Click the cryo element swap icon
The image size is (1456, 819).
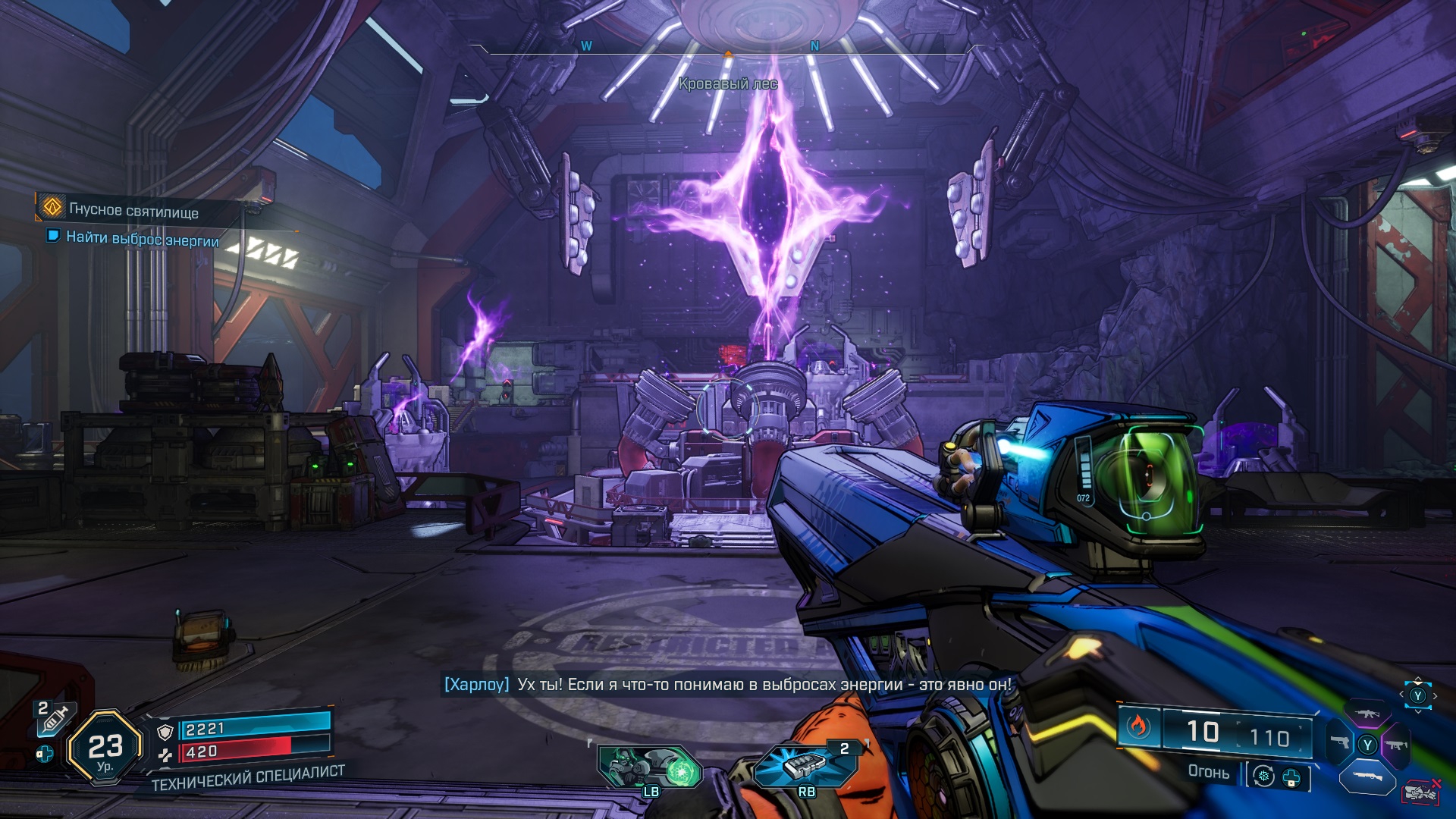coord(1263,777)
